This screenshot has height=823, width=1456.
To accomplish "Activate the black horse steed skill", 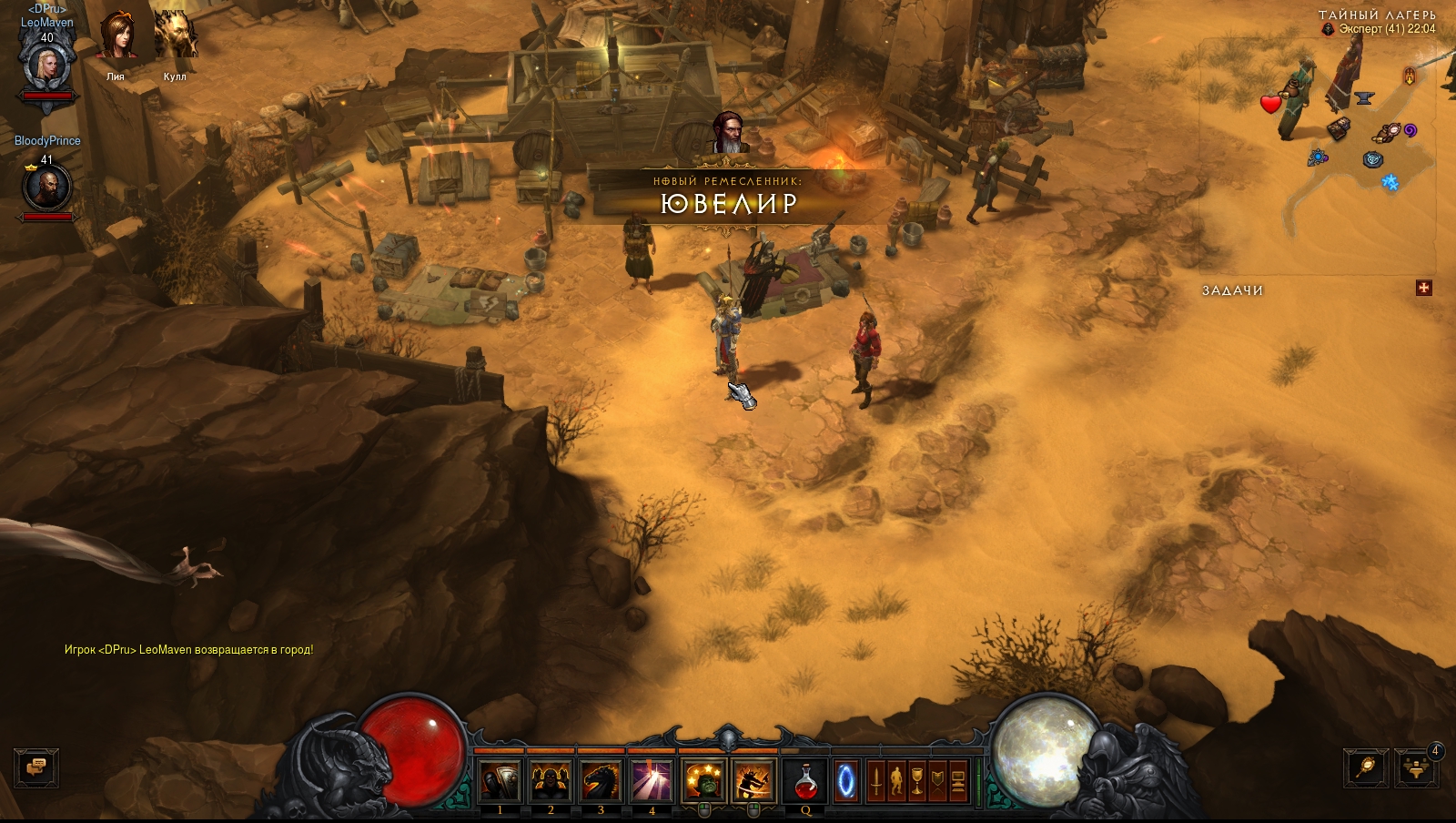I will tap(601, 781).
